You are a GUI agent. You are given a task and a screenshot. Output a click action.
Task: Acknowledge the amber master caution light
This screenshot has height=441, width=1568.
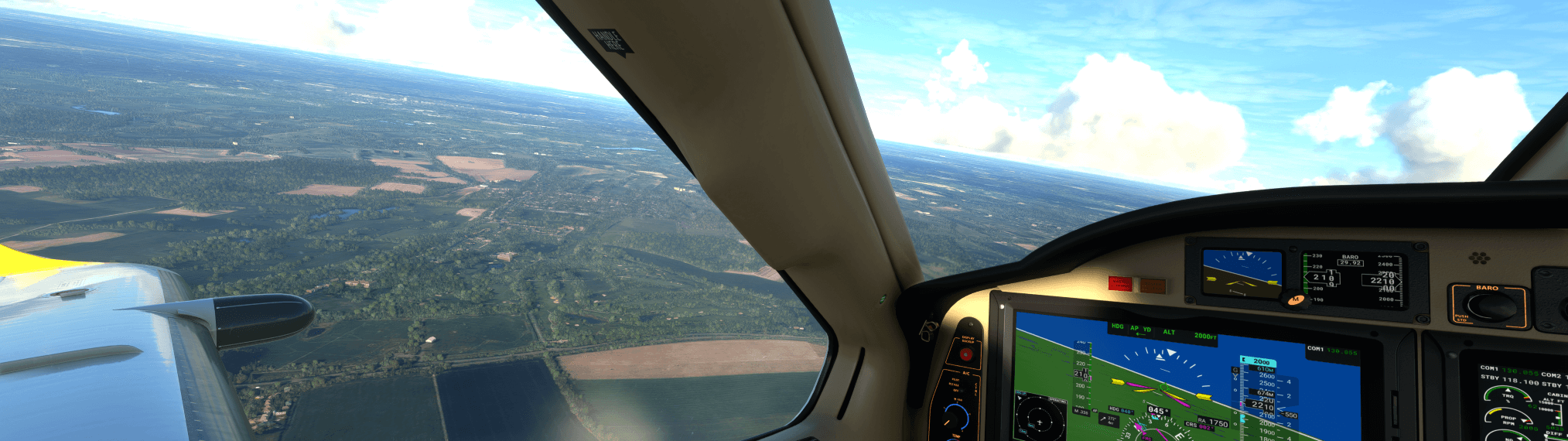tap(1153, 286)
